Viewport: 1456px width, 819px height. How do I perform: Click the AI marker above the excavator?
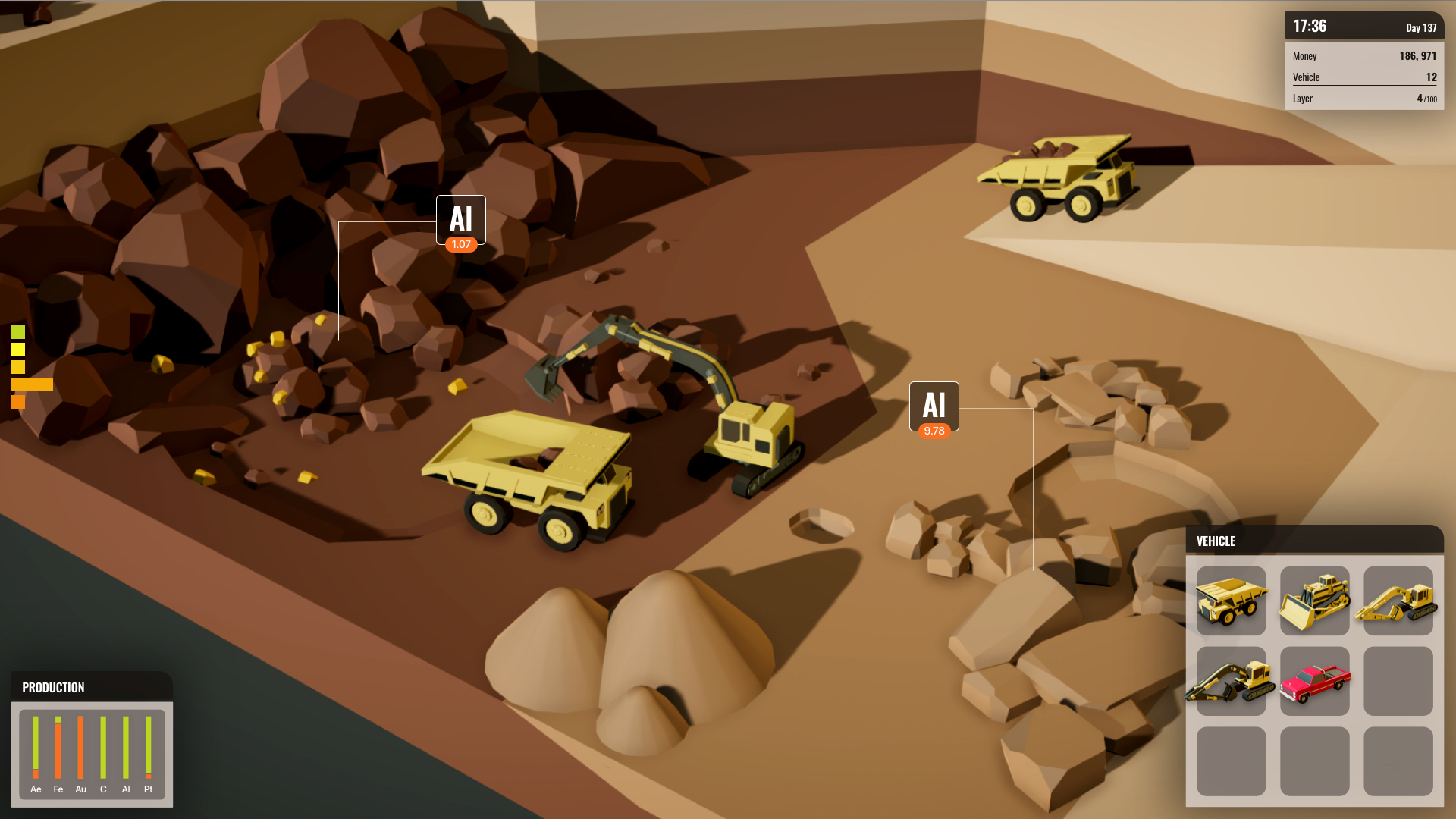click(x=461, y=220)
